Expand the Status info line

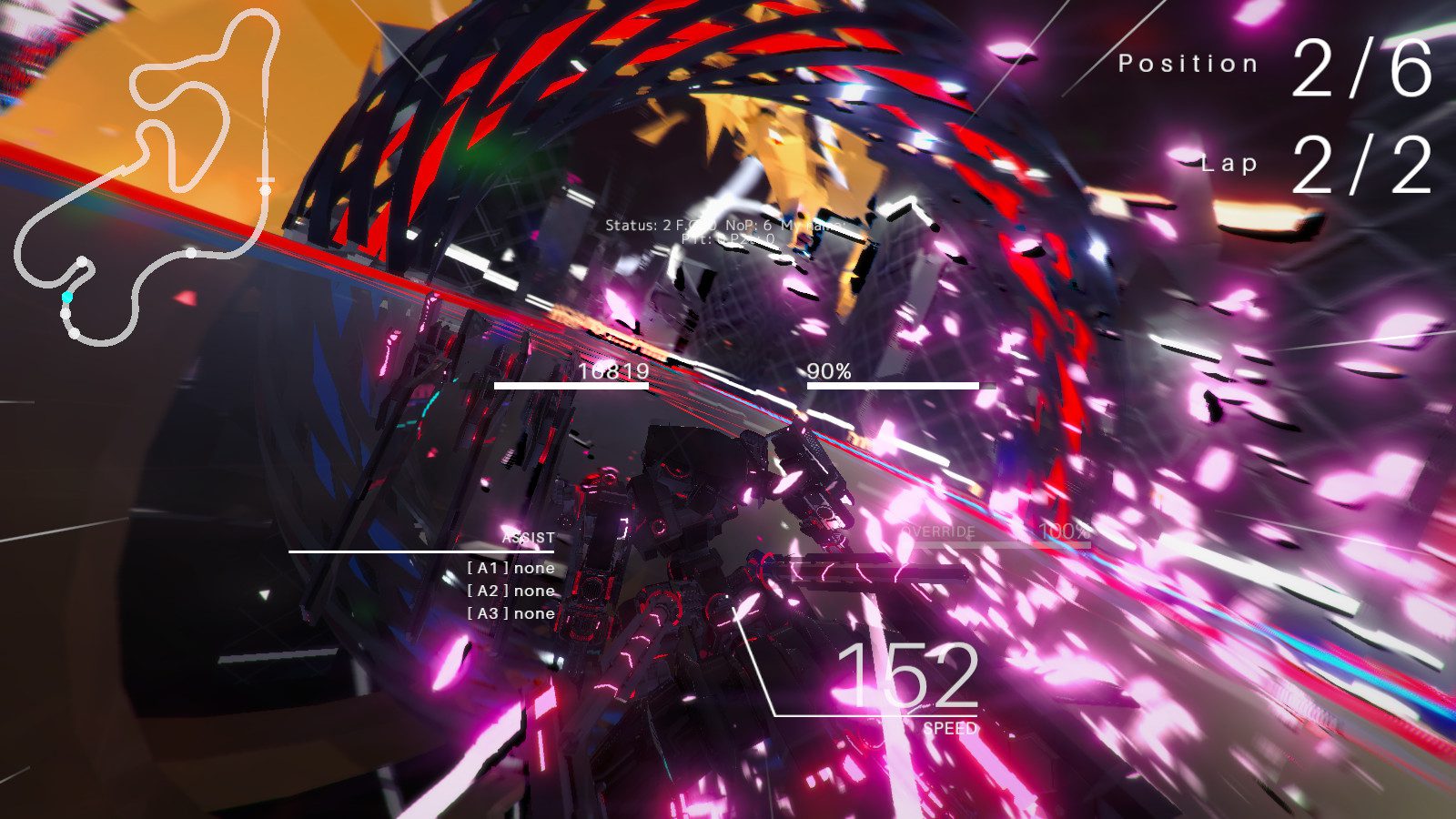[632, 224]
